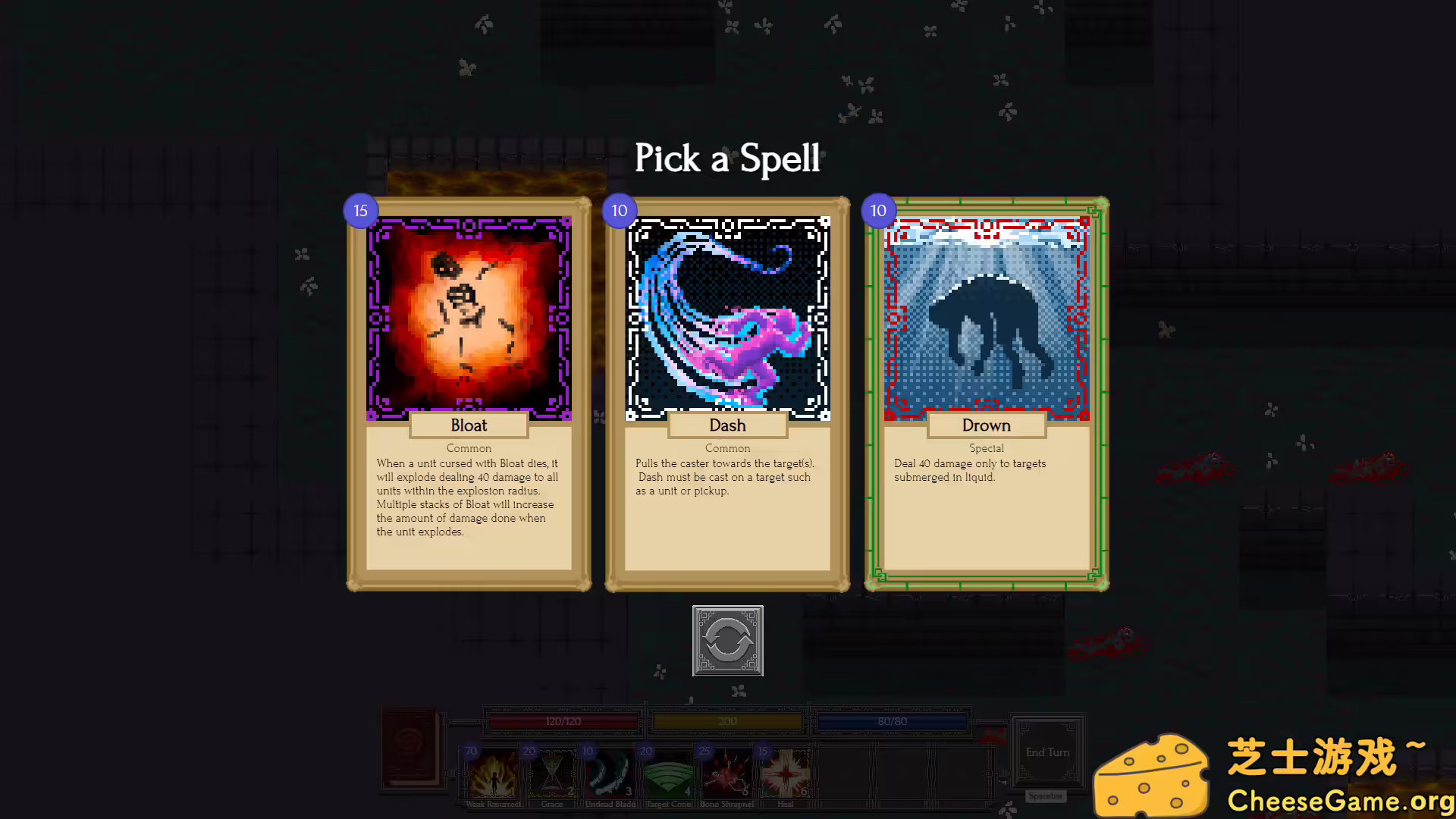Image resolution: width=1456 pixels, height=819 pixels.
Task: Click the reroll icon below the spell cards
Action: pos(727,642)
